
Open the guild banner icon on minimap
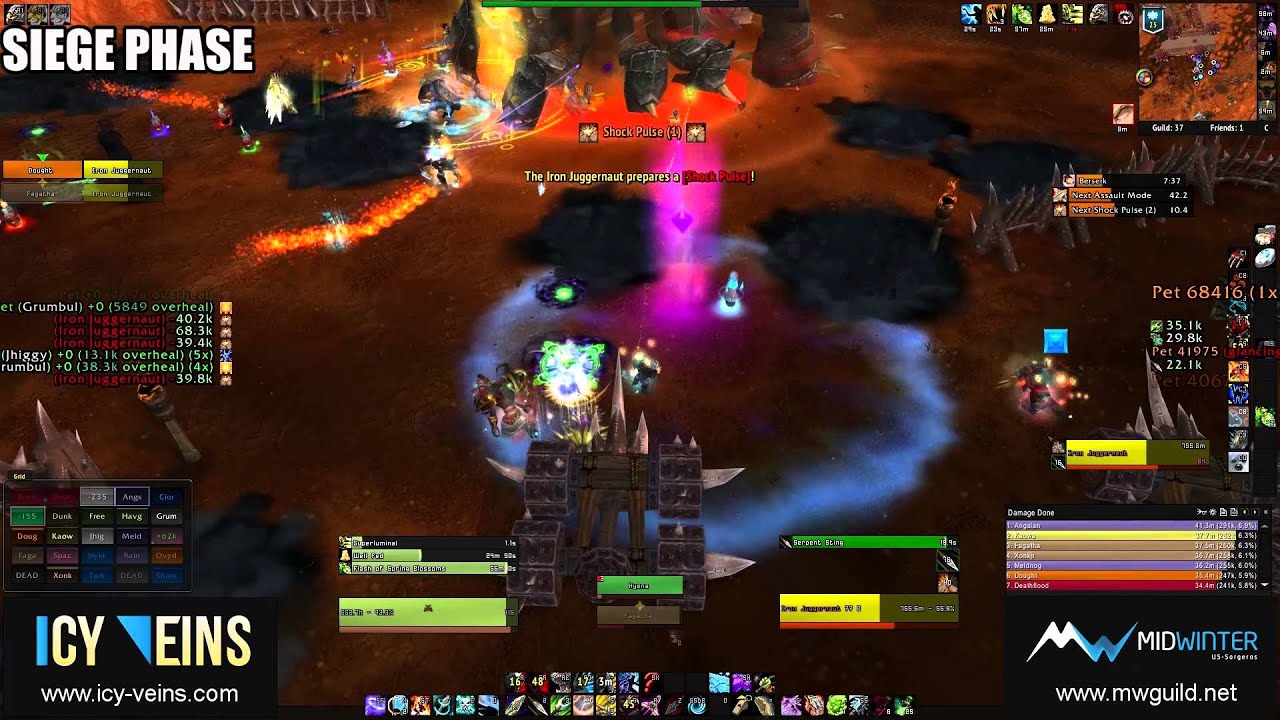pyautogui.click(x=1152, y=18)
